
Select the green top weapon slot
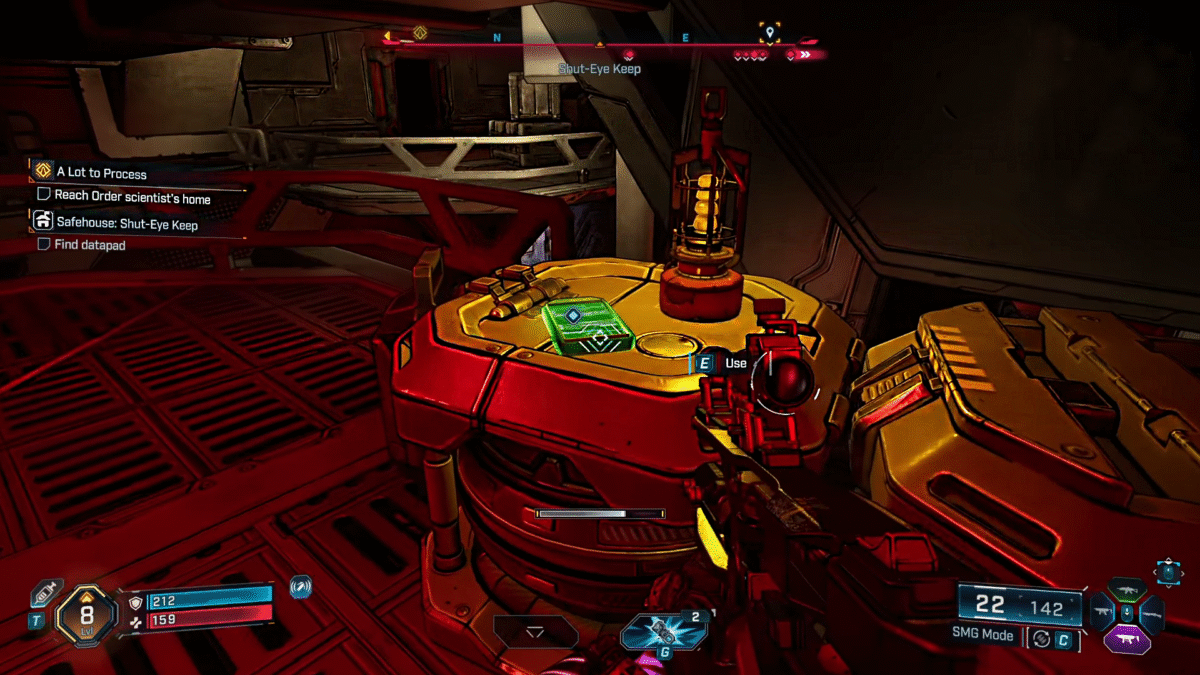click(1126, 588)
